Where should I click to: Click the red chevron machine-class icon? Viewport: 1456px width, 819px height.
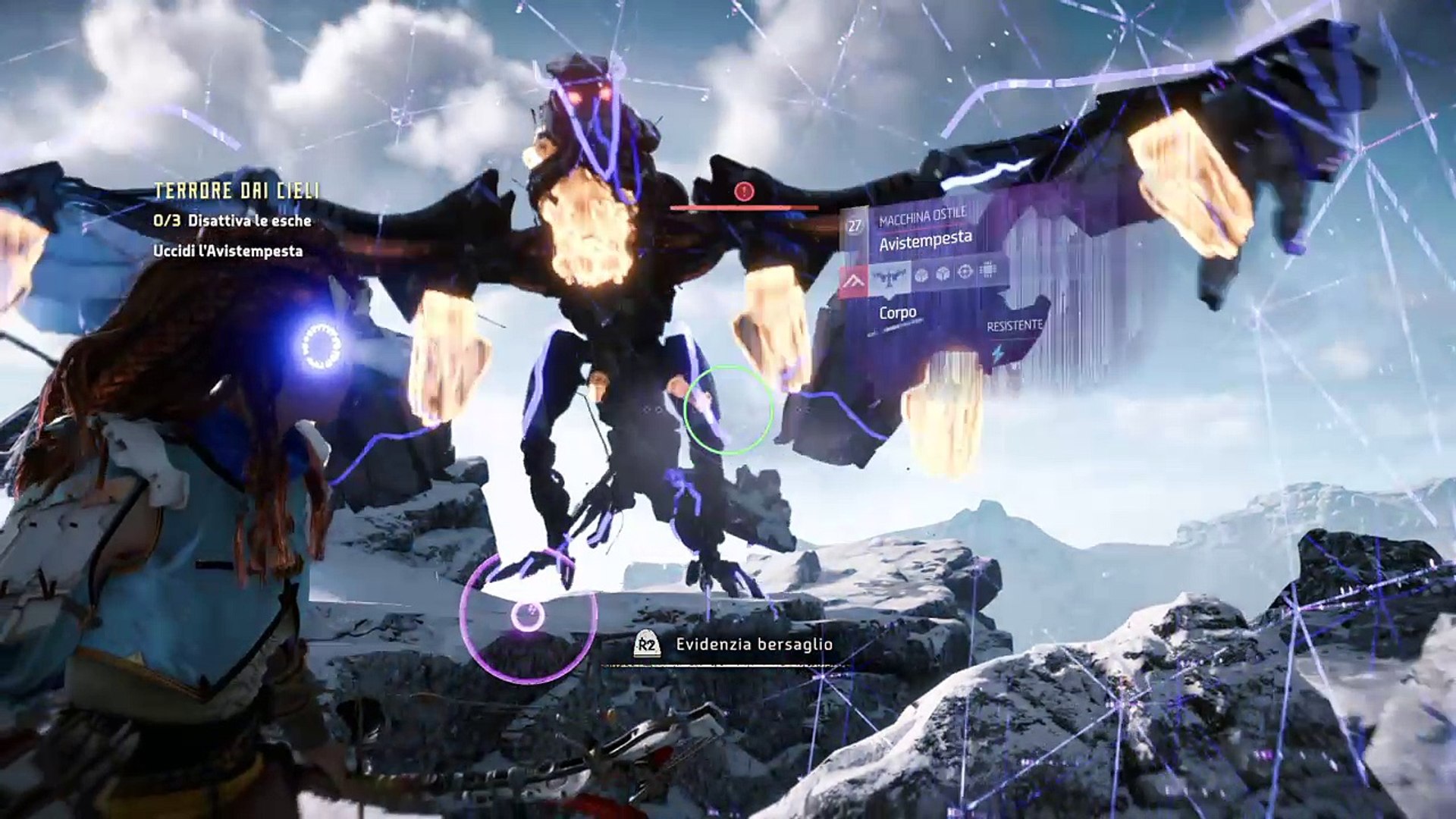[854, 283]
